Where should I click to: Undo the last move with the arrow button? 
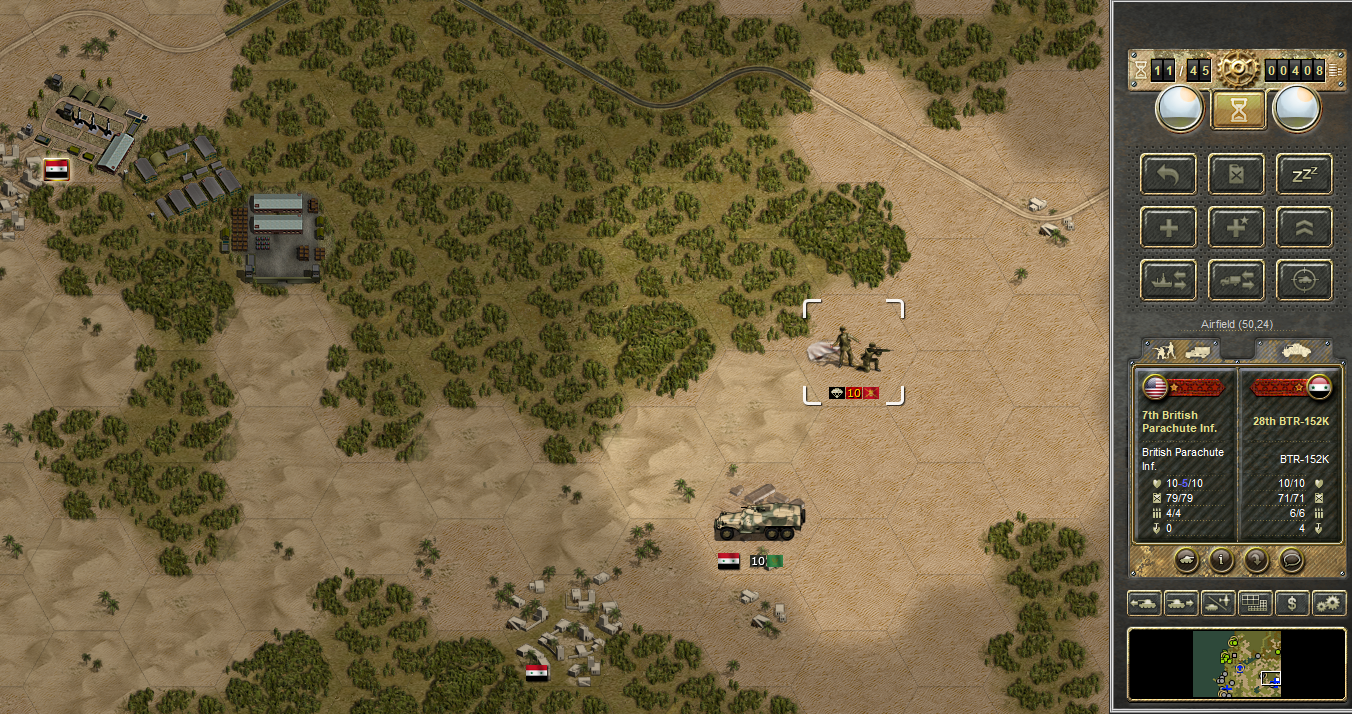1168,174
